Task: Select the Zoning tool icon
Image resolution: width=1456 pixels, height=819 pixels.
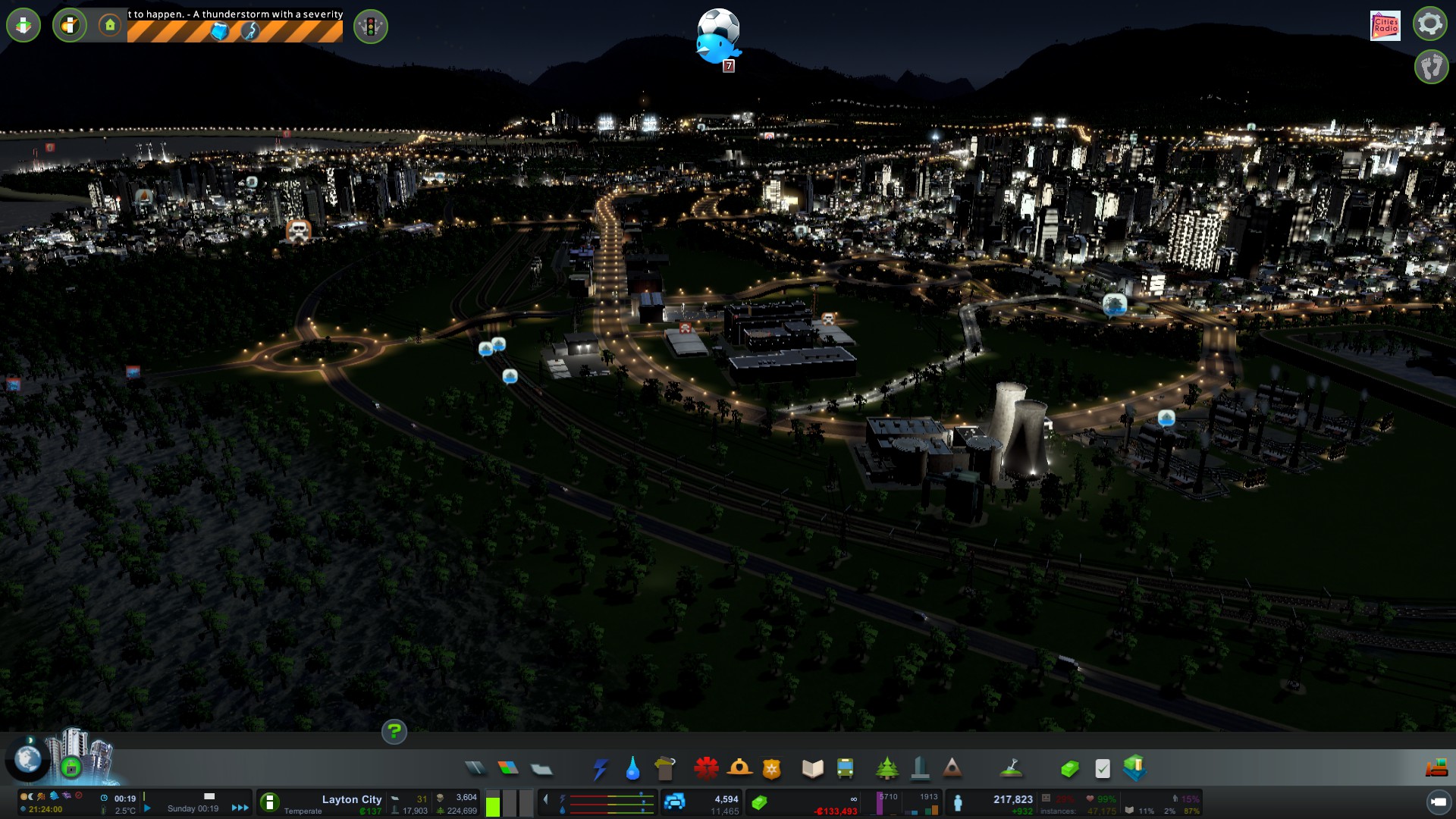Action: pos(508,769)
